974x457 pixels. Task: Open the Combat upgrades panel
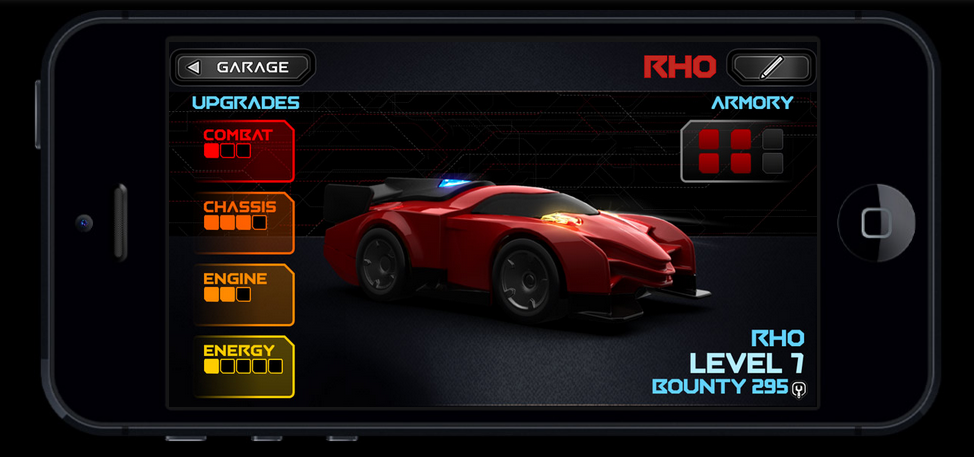pos(245,150)
